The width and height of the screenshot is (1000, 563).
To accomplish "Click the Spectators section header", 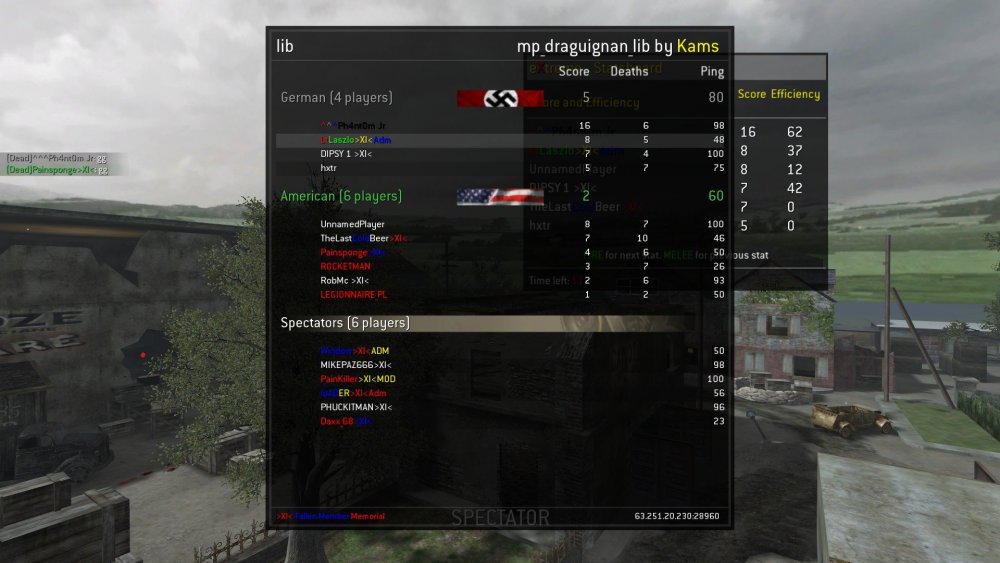I will pyautogui.click(x=345, y=323).
